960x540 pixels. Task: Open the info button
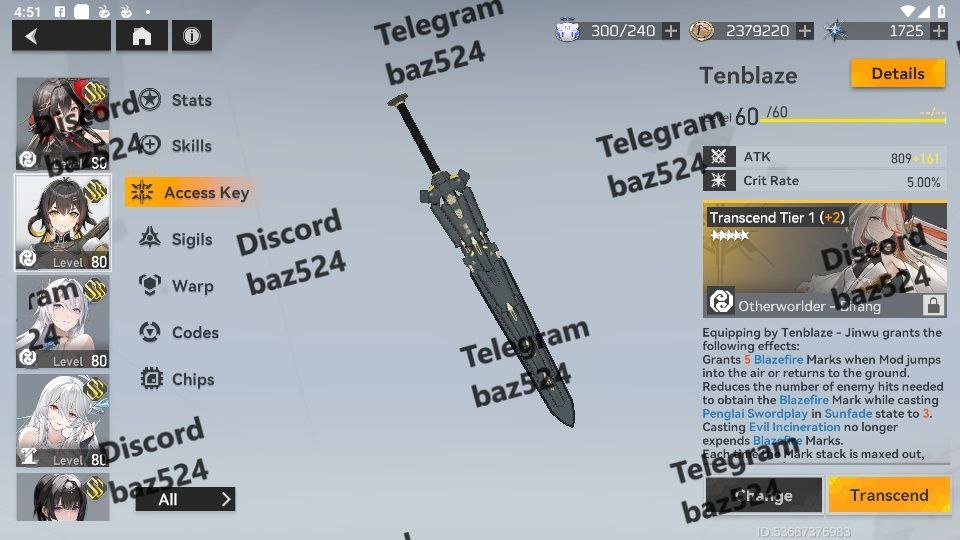tap(191, 37)
